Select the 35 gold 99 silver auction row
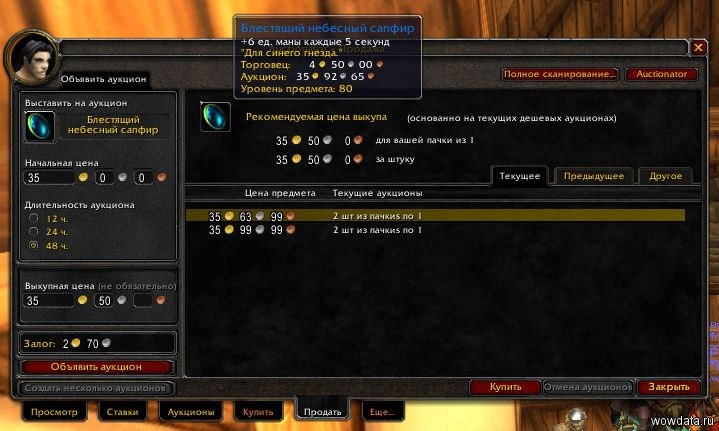 tap(436, 230)
